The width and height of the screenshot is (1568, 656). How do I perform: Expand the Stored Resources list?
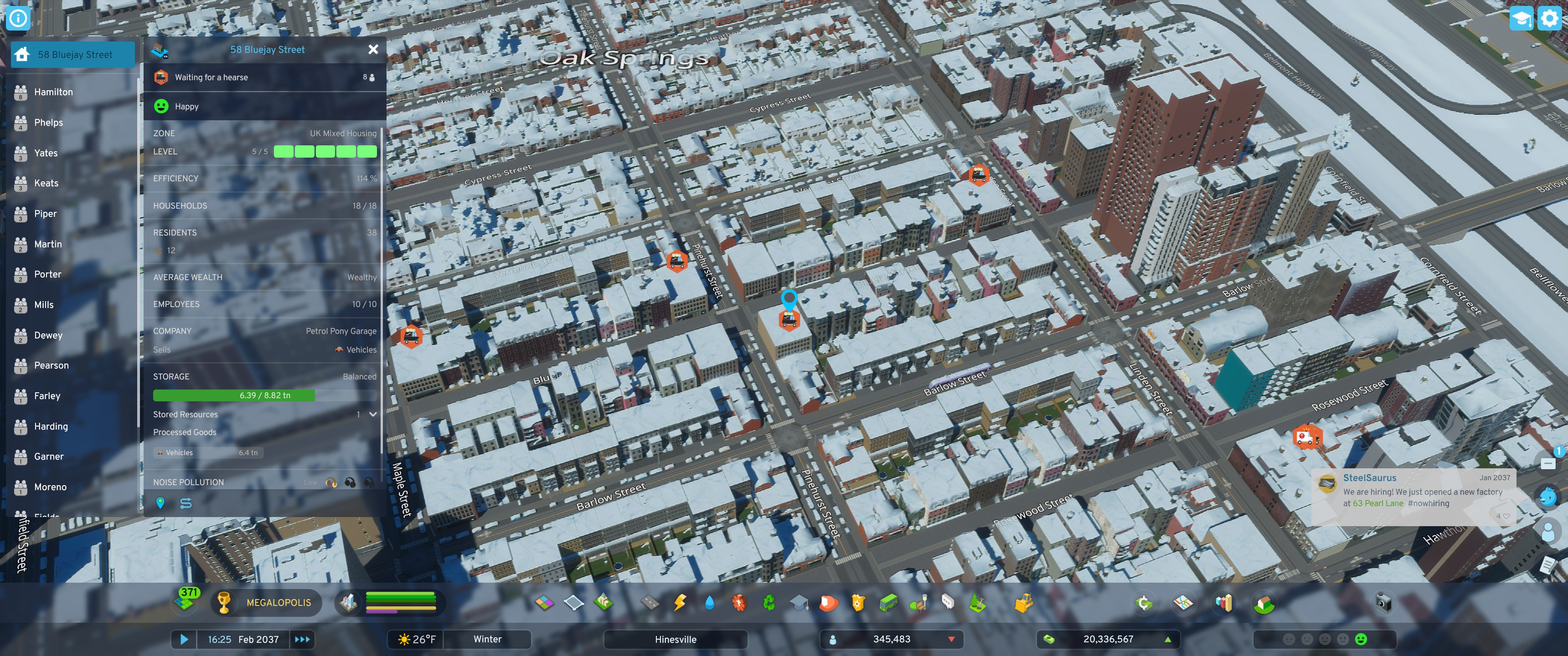[372, 415]
